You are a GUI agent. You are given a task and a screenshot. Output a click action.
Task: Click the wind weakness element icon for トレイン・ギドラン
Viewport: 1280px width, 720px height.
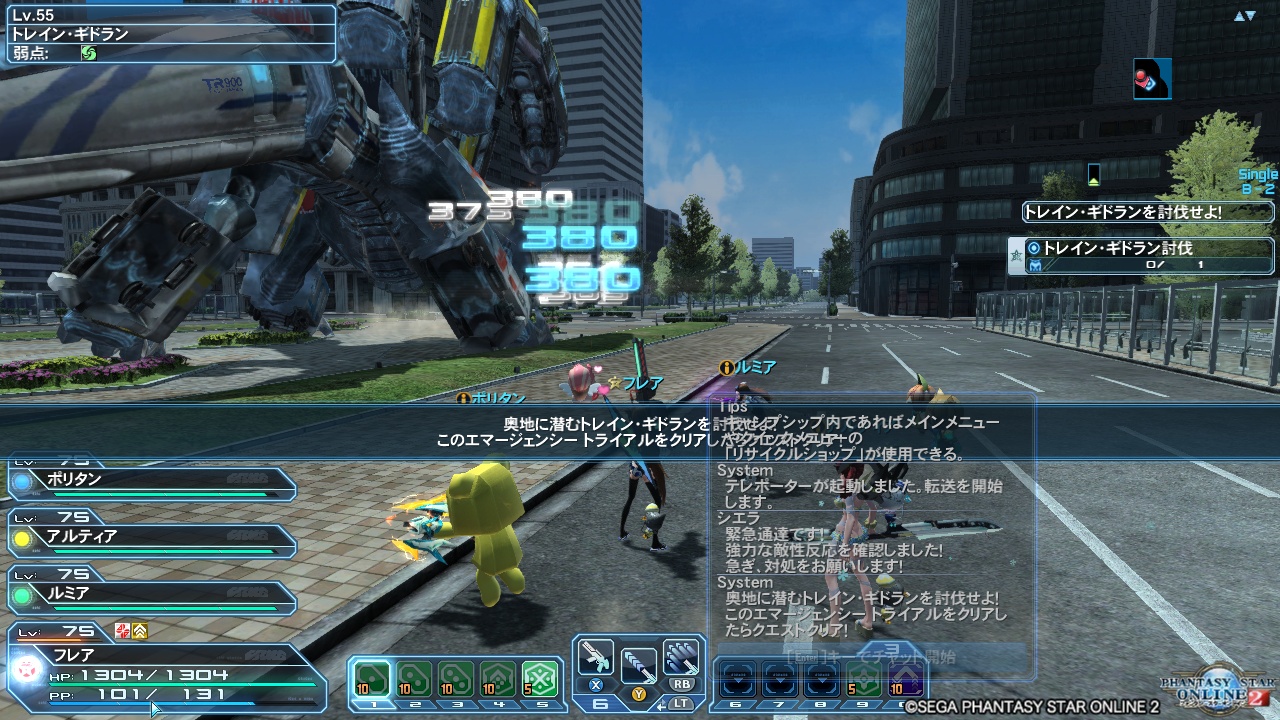[x=89, y=53]
